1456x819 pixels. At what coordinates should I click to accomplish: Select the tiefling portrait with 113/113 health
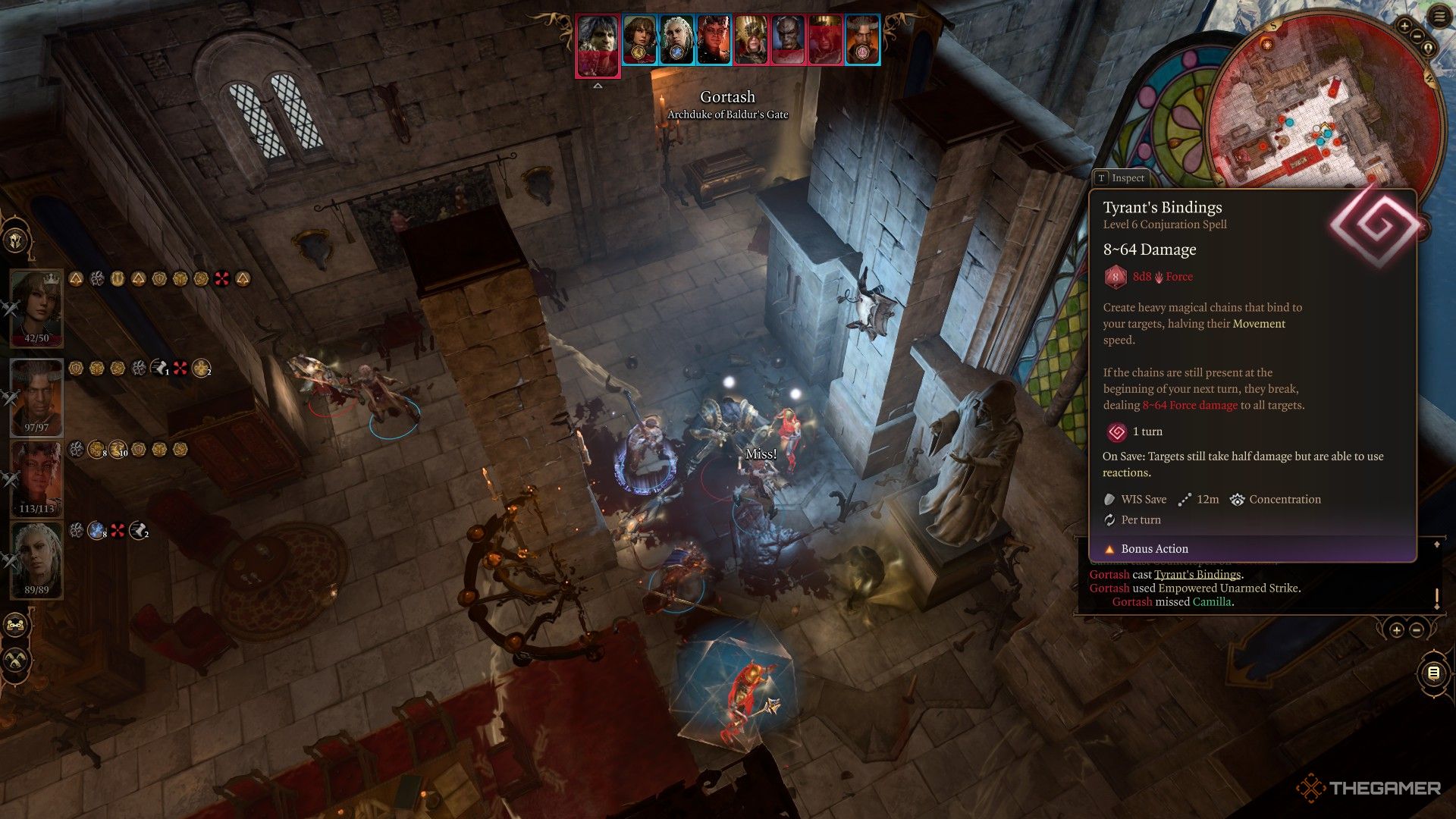coord(36,475)
